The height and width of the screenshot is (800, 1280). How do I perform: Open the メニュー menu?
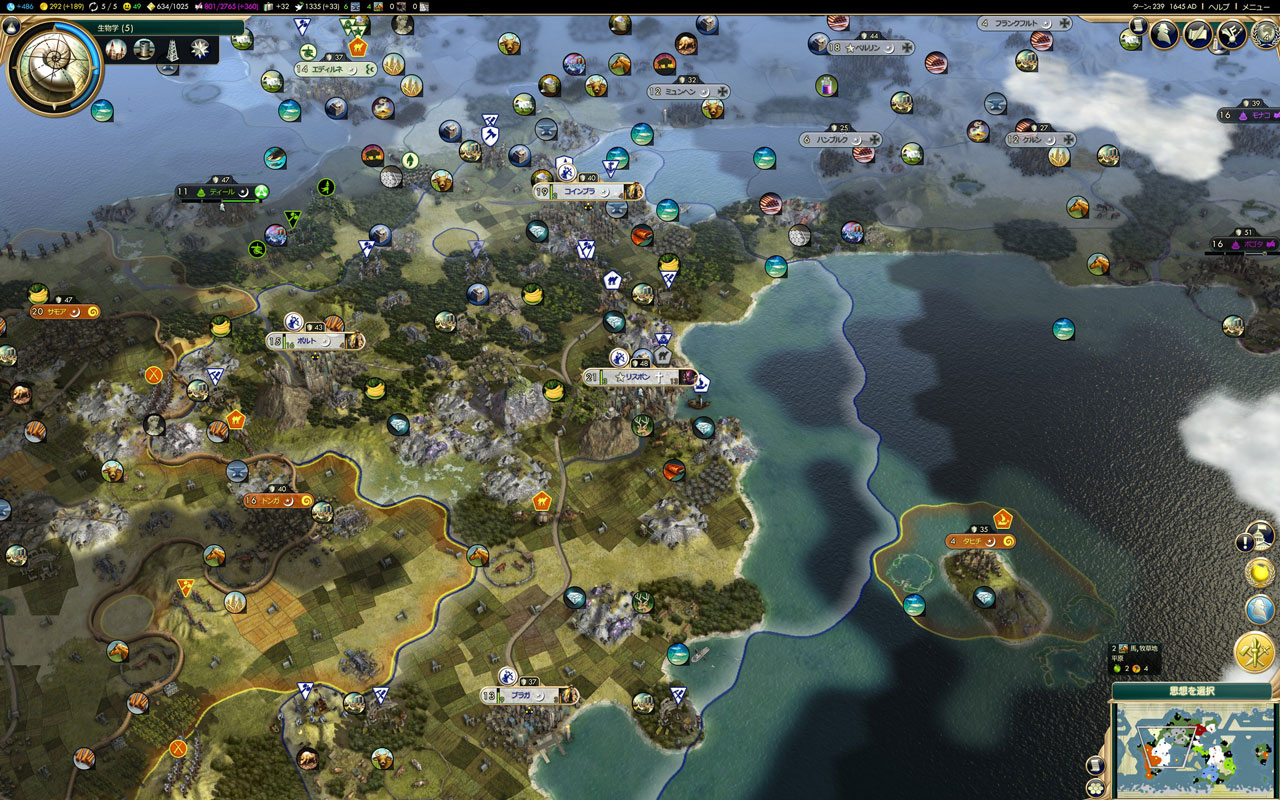[x=1256, y=6]
